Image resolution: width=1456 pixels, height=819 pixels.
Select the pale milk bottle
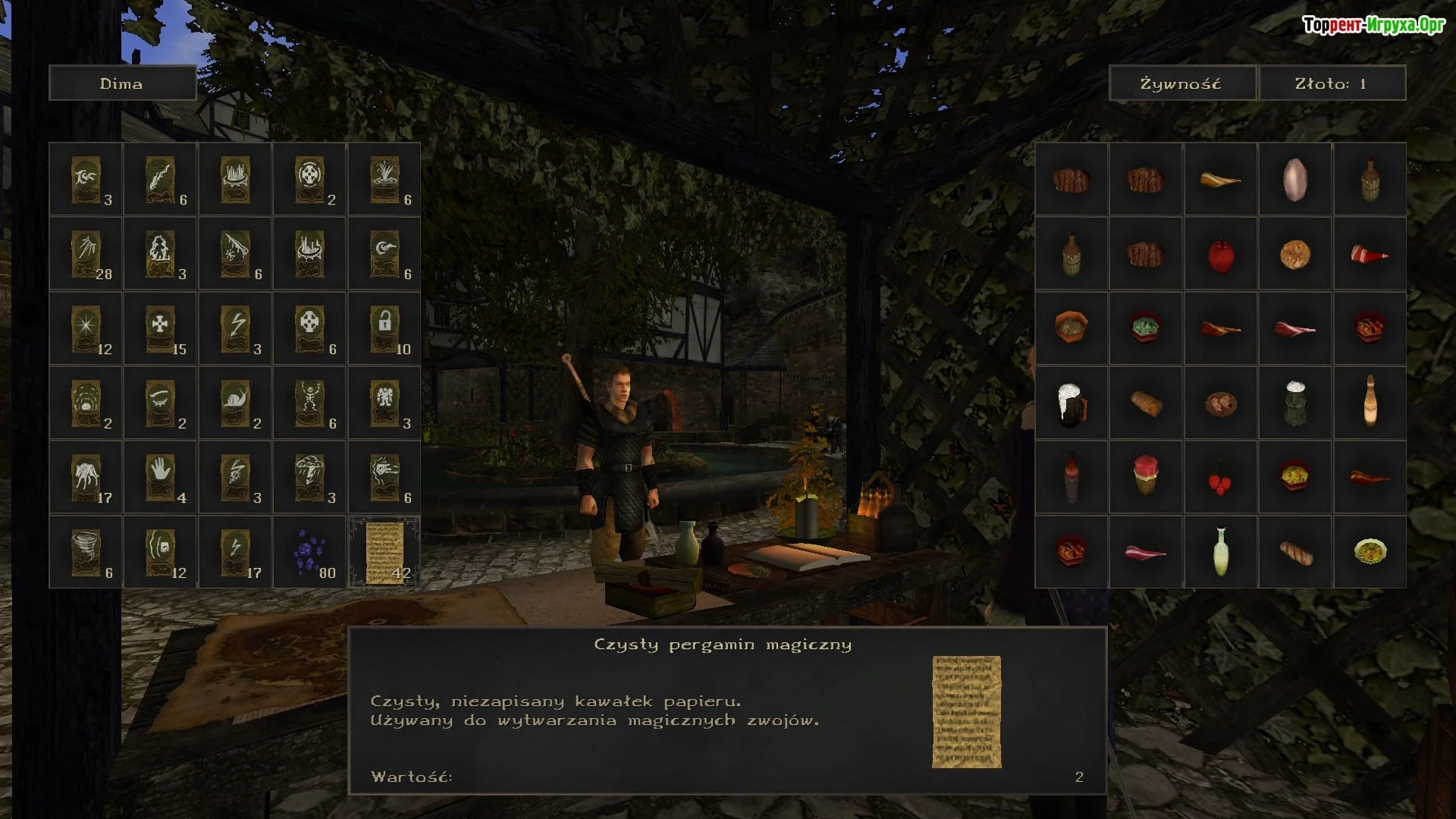click(x=1220, y=552)
